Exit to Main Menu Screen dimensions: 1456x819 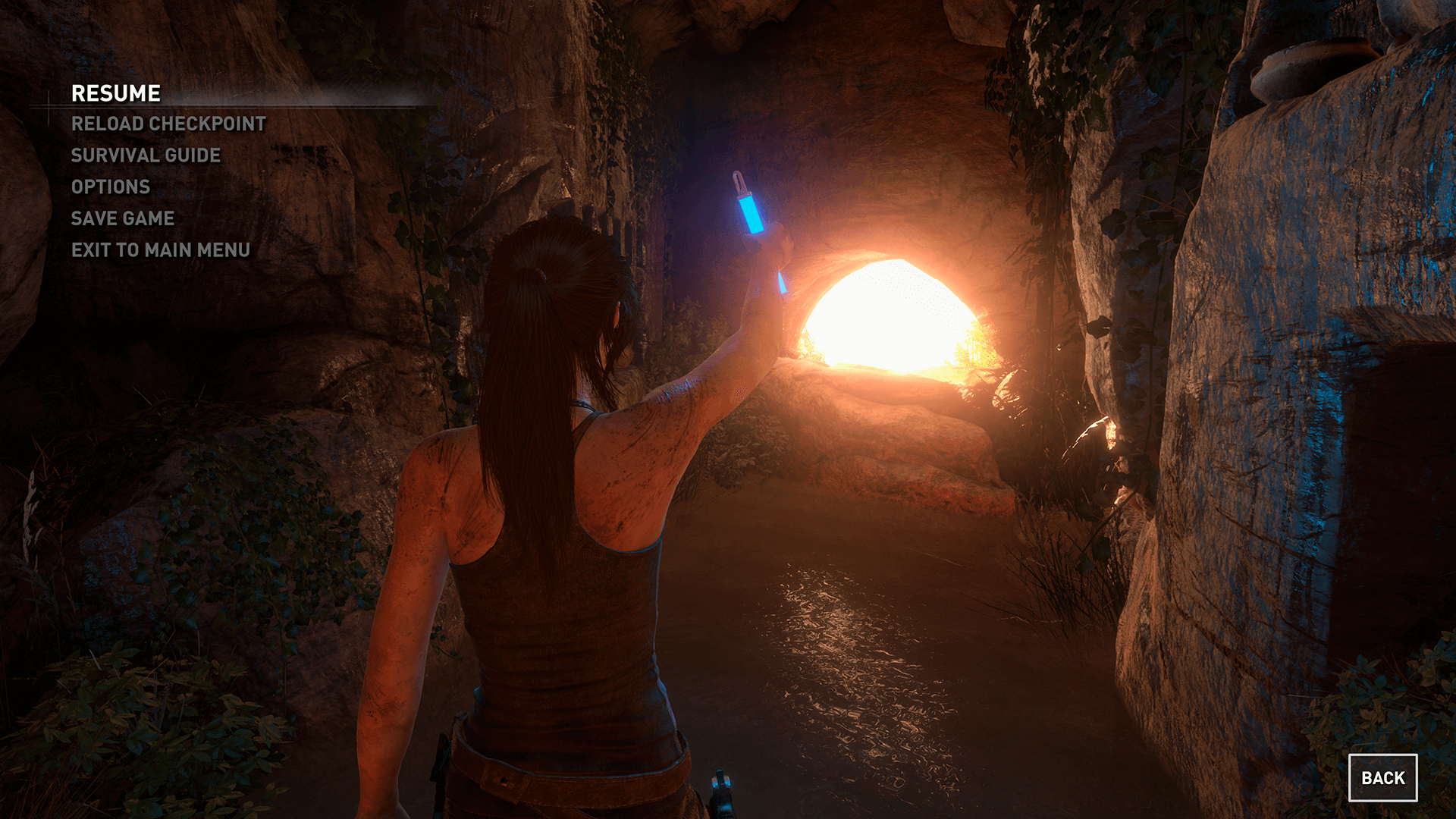point(161,250)
